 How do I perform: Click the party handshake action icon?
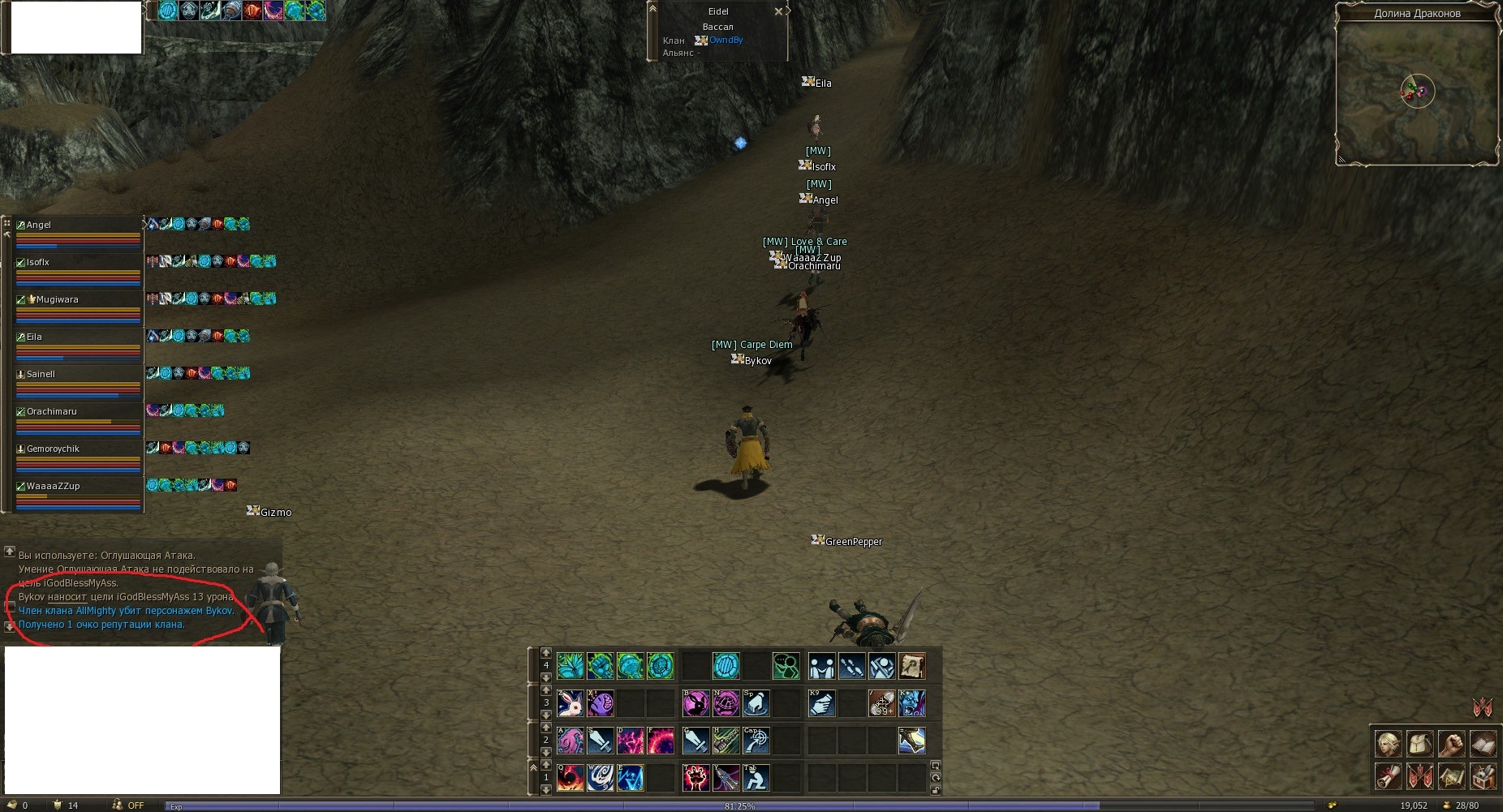coord(821,667)
